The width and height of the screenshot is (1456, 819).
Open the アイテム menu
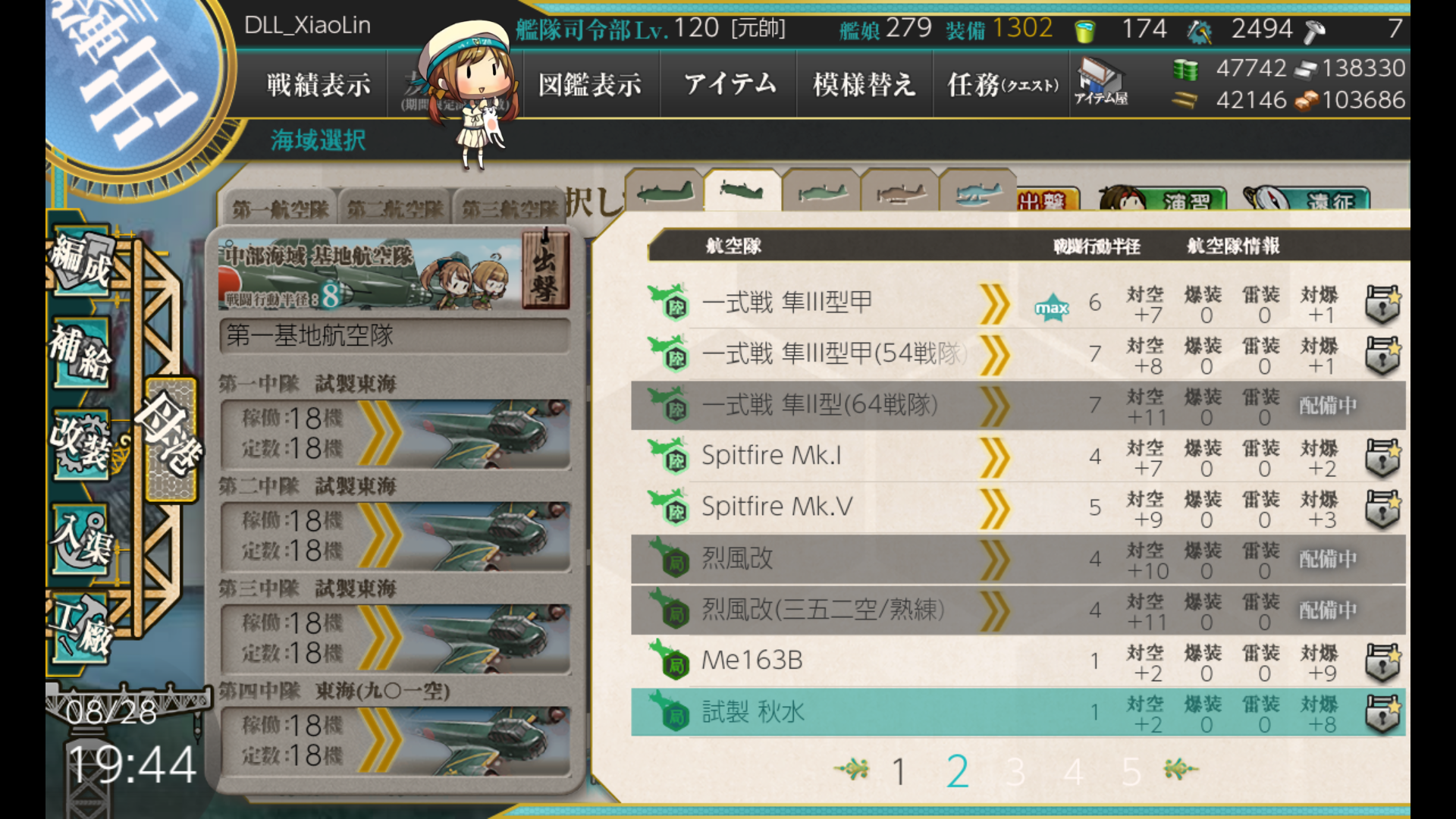(x=730, y=84)
